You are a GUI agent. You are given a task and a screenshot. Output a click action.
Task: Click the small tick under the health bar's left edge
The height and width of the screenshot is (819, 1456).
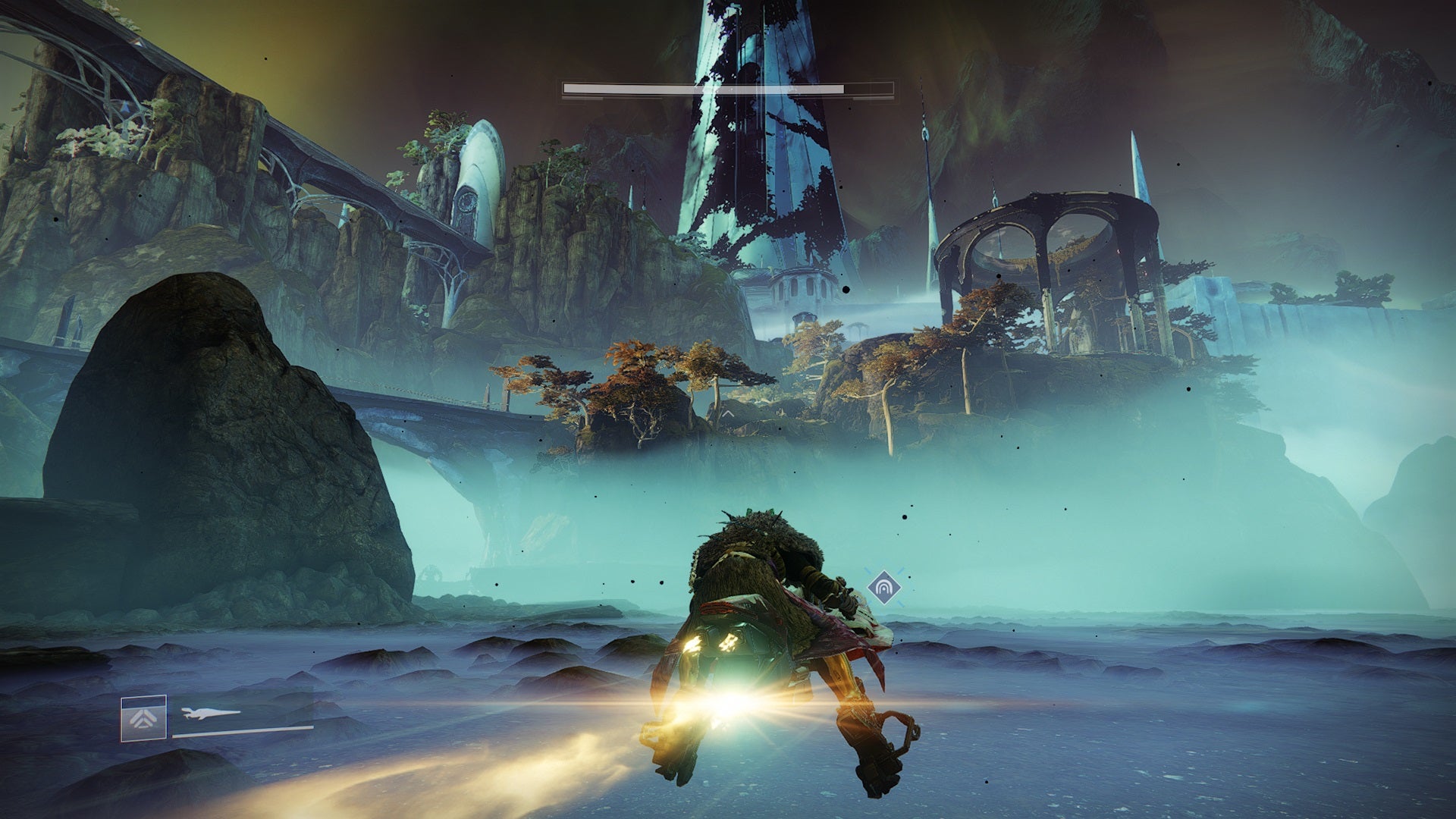pos(584,98)
